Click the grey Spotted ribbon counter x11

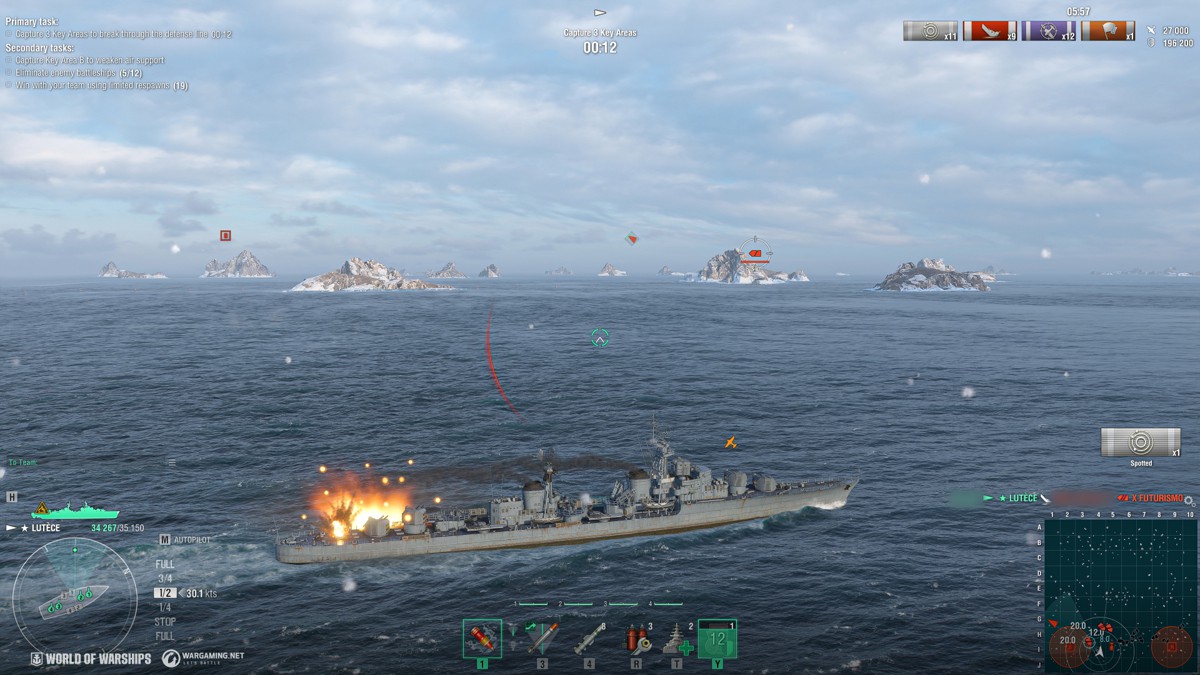(x=930, y=31)
